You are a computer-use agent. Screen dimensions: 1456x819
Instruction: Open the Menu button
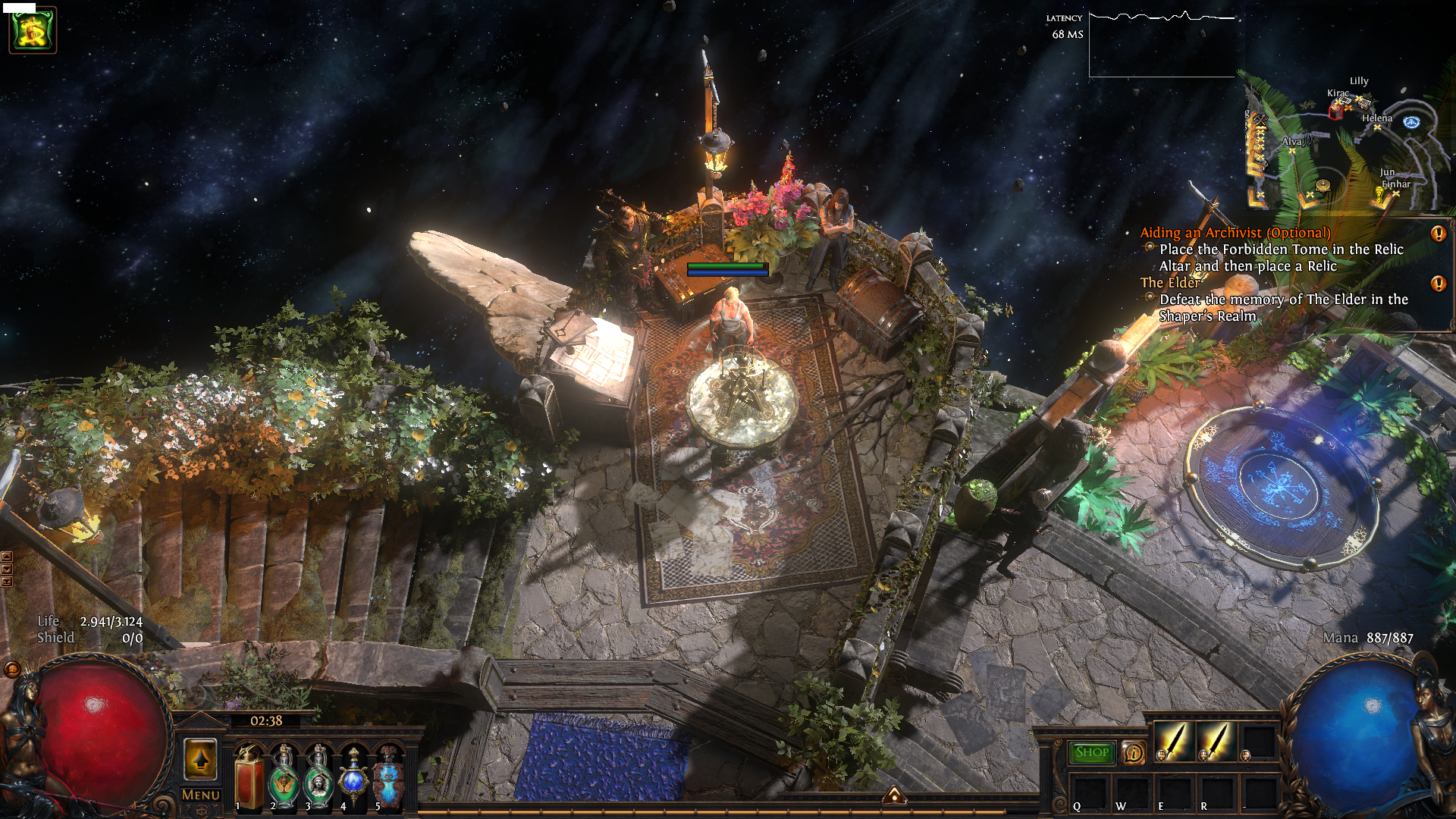pos(201,795)
